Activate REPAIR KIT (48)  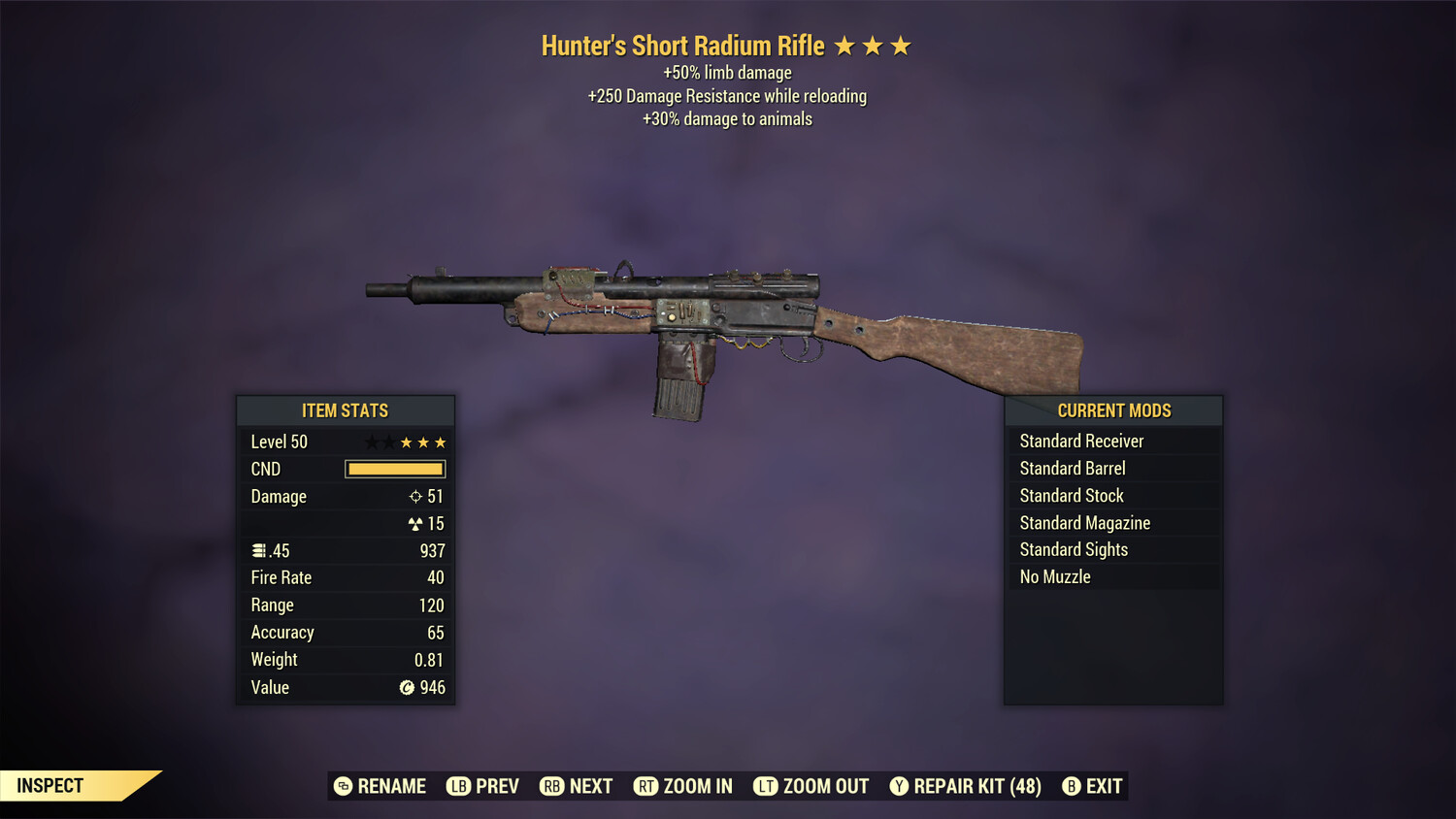click(965, 786)
